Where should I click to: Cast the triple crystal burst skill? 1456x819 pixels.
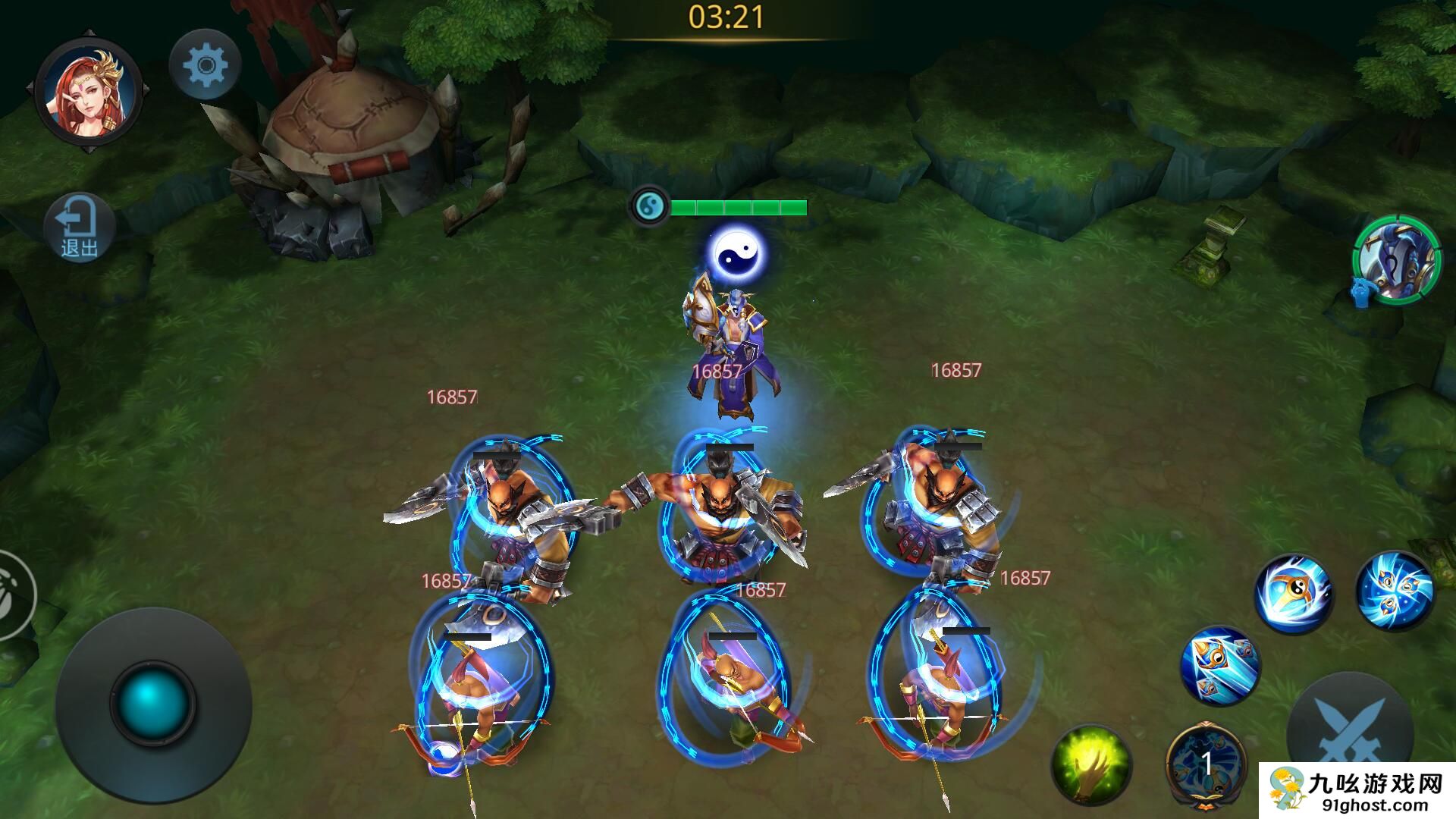click(x=1394, y=591)
